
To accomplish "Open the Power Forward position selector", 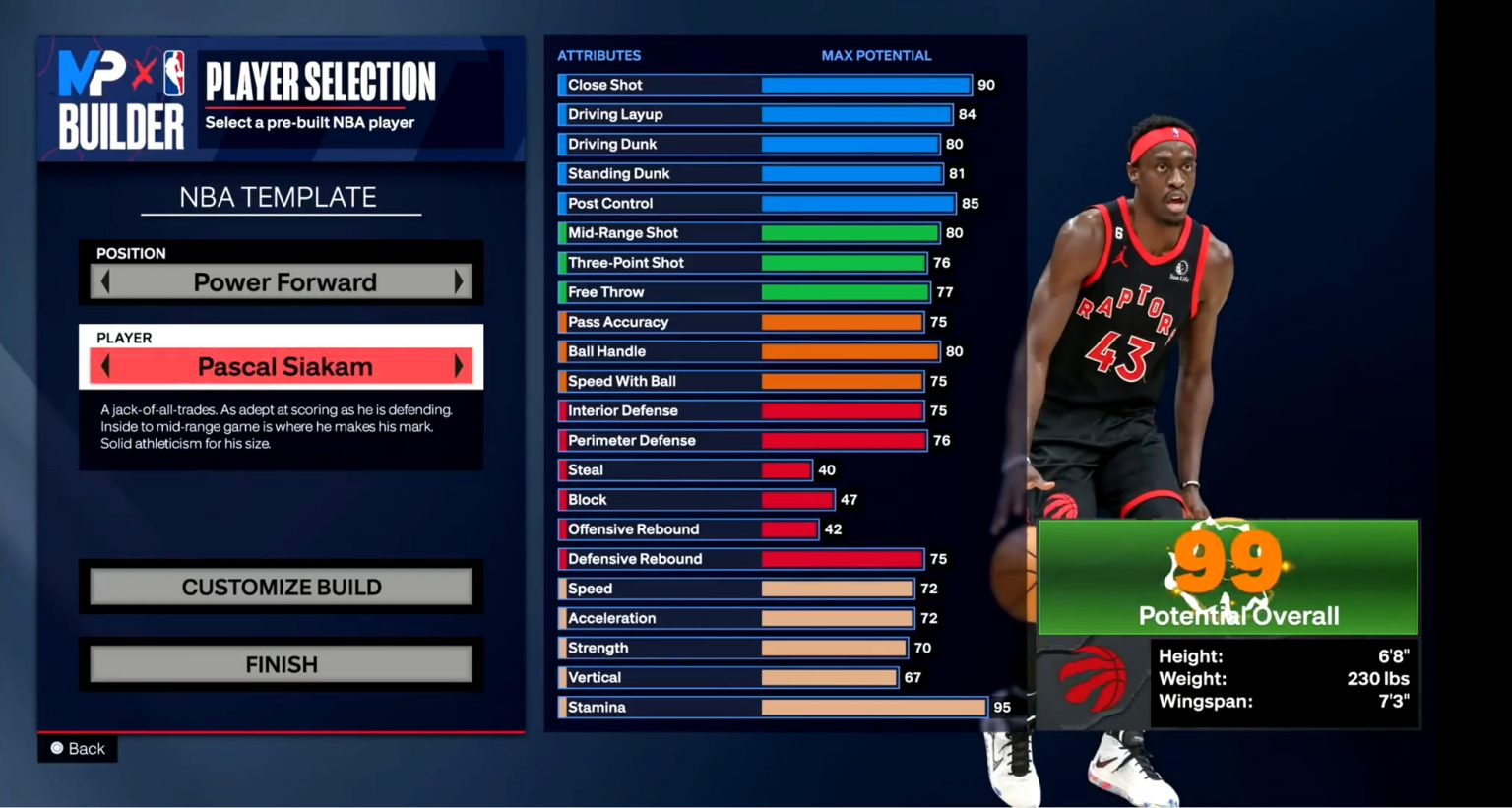I will (x=282, y=281).
